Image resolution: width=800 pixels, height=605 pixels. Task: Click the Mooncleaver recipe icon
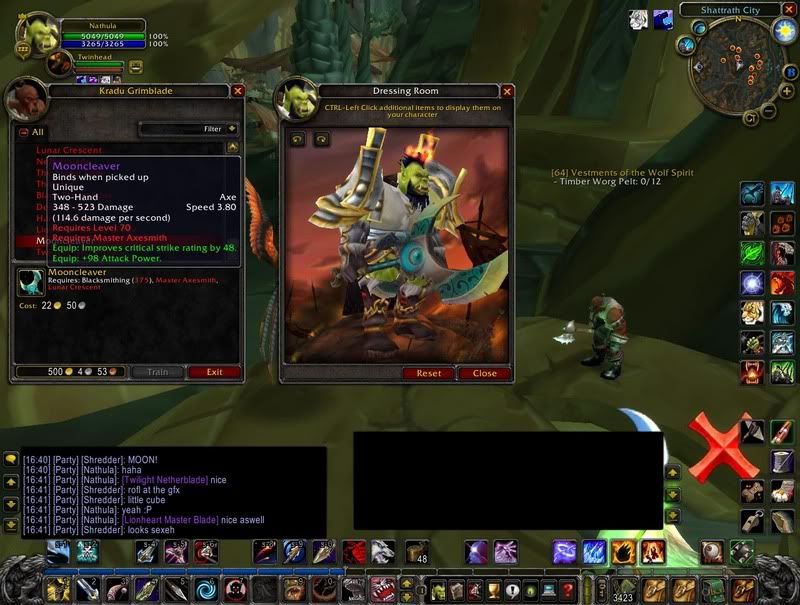pos(32,283)
